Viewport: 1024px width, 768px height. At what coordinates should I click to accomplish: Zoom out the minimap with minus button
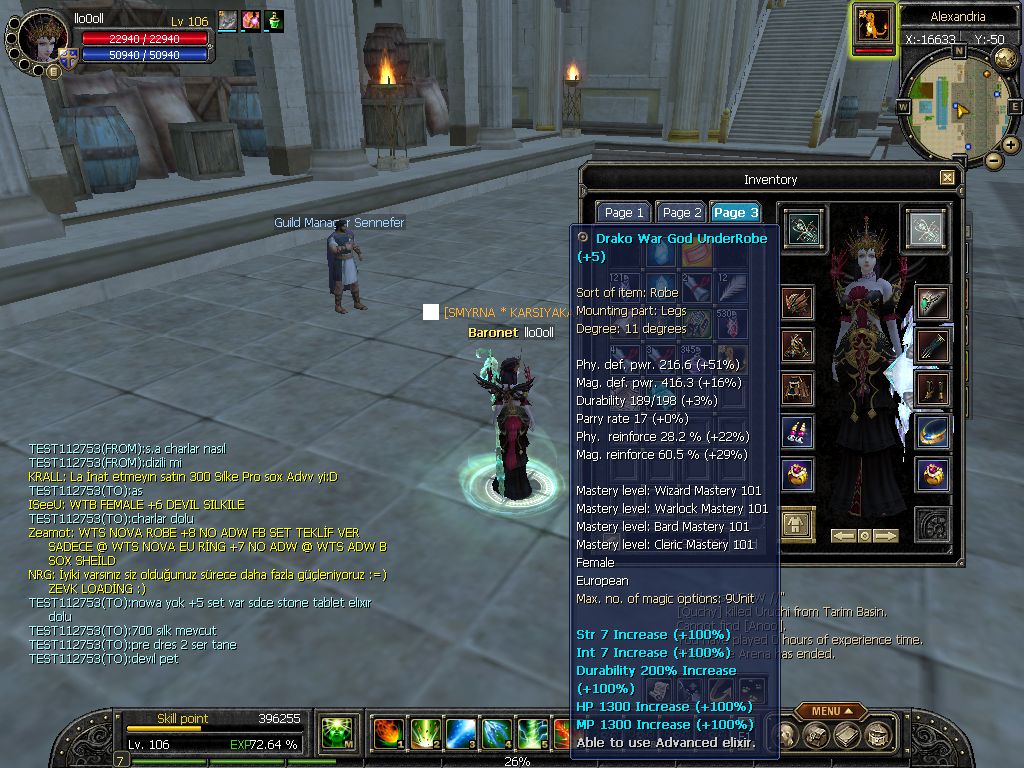pyautogui.click(x=993, y=160)
